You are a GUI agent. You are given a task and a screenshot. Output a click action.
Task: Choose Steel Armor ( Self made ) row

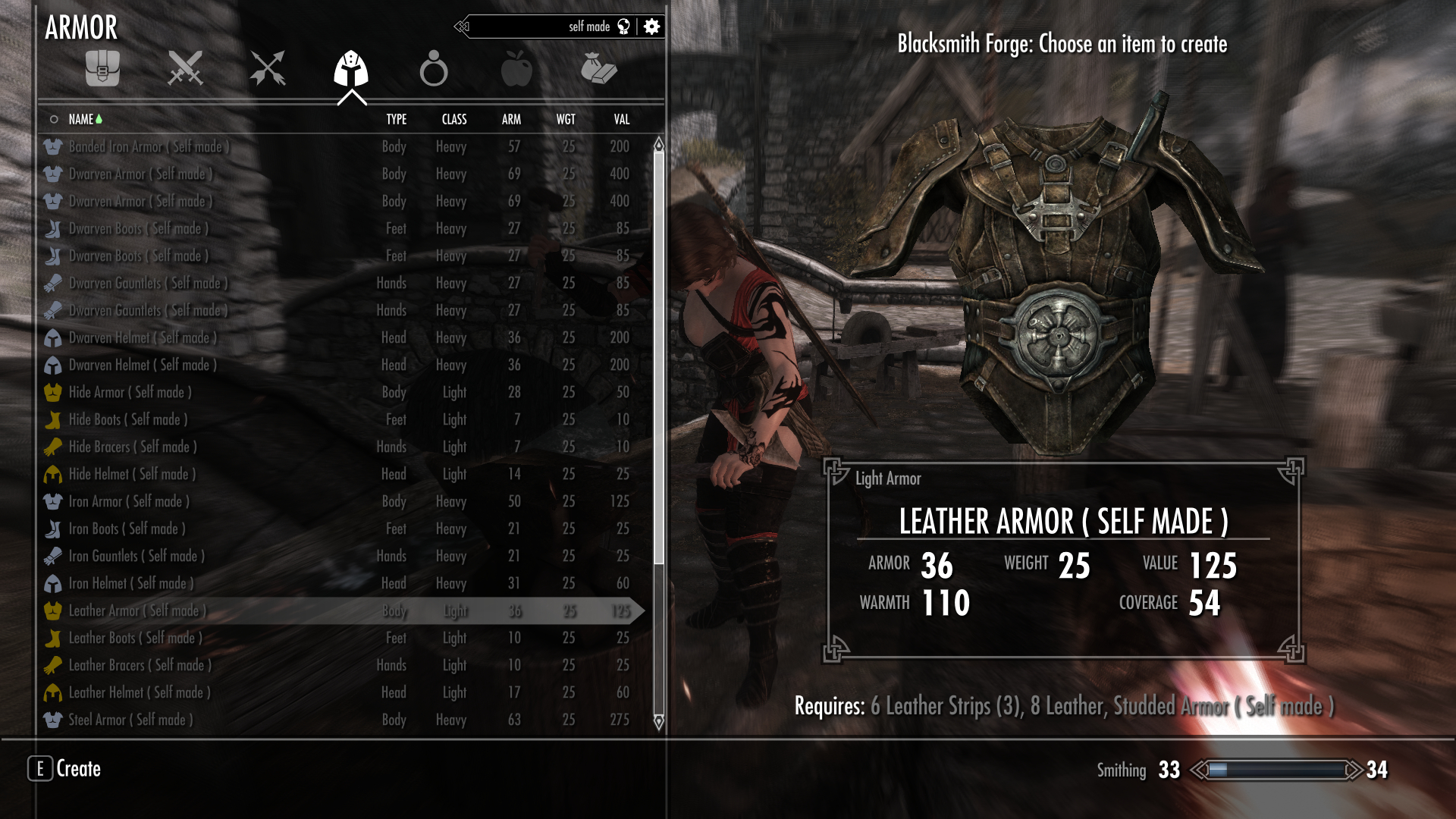(130, 720)
